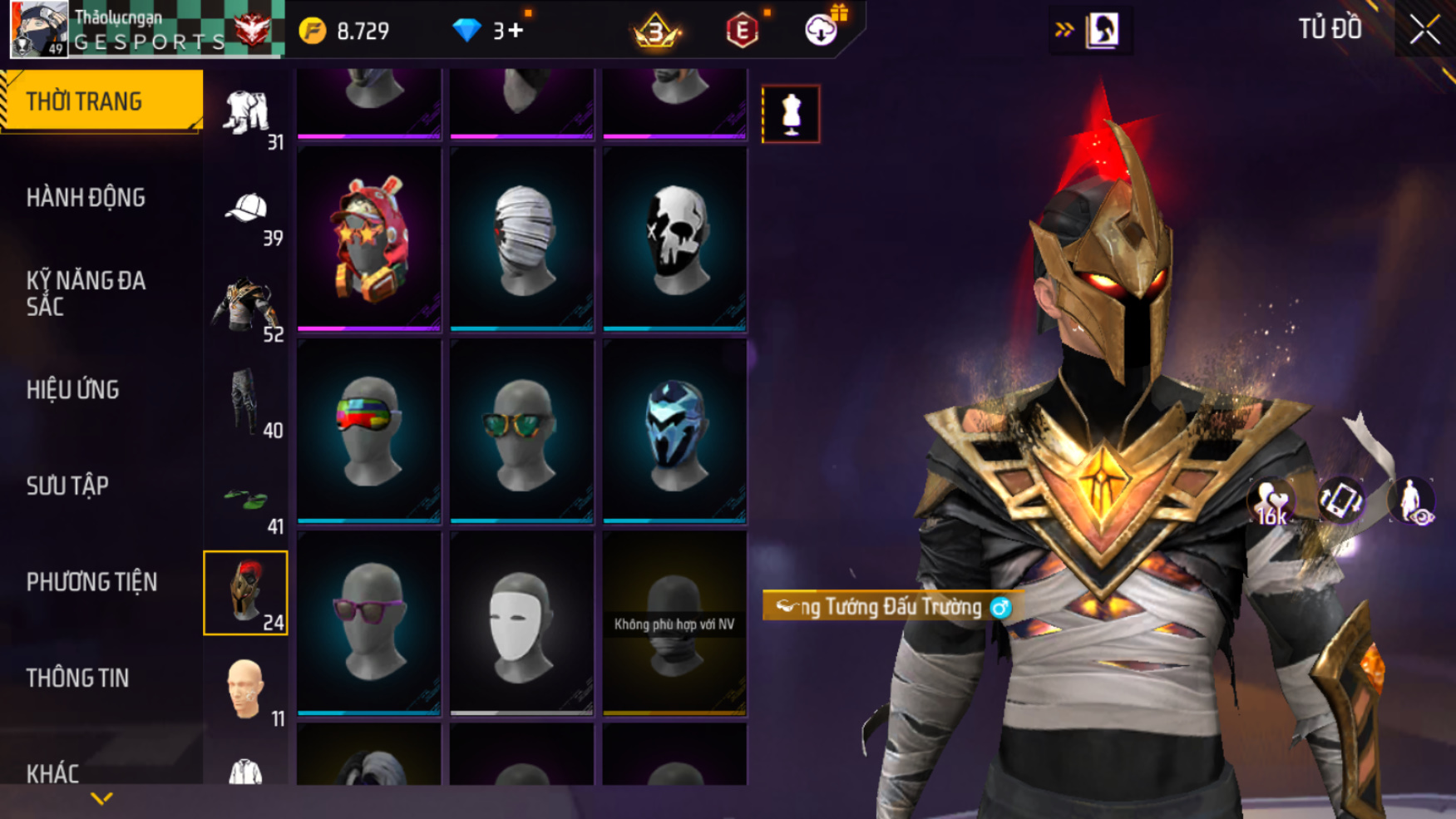The image size is (1456, 819).
Task: Go to Hiệu Ứng tab
Action: coord(73,390)
